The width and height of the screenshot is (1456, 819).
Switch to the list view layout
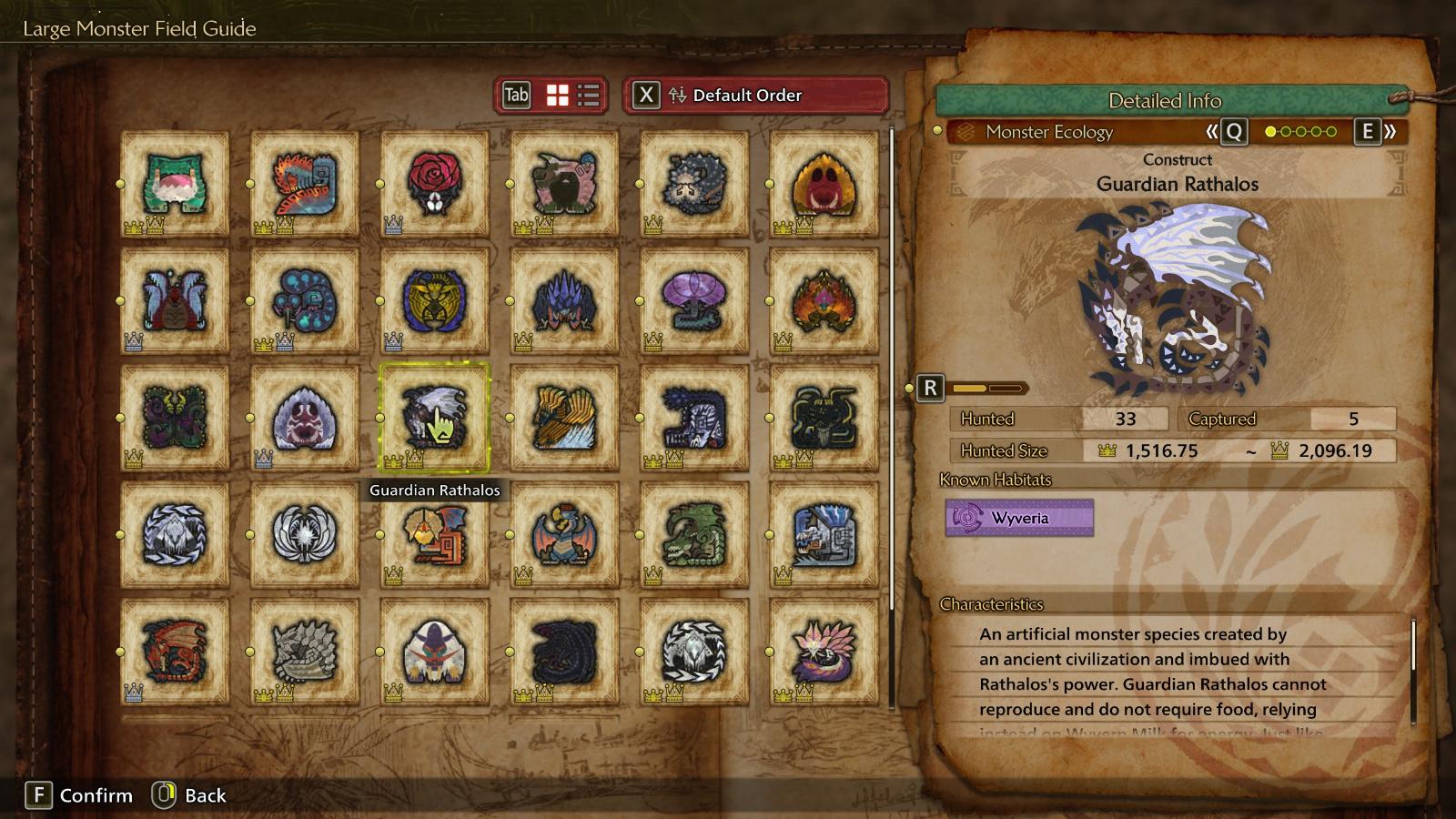[x=589, y=96]
